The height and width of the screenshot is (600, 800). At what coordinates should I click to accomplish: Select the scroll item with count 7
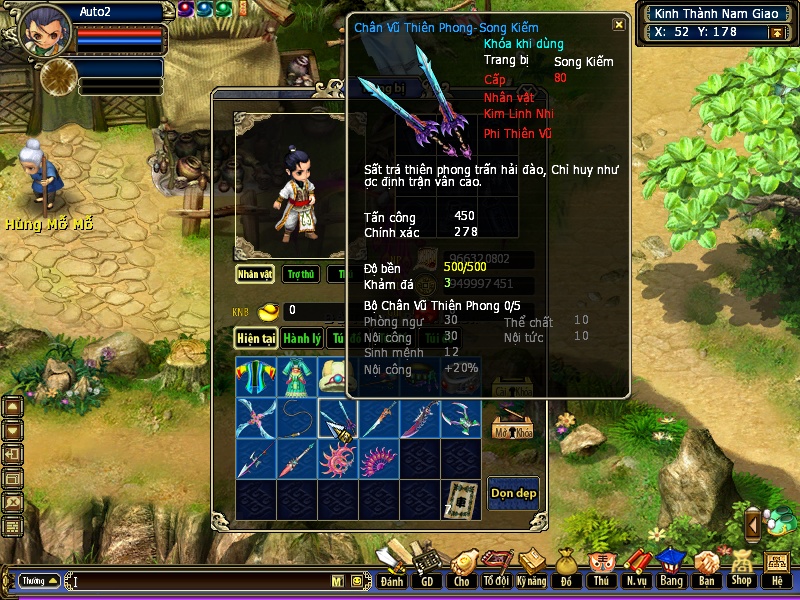click(x=460, y=500)
